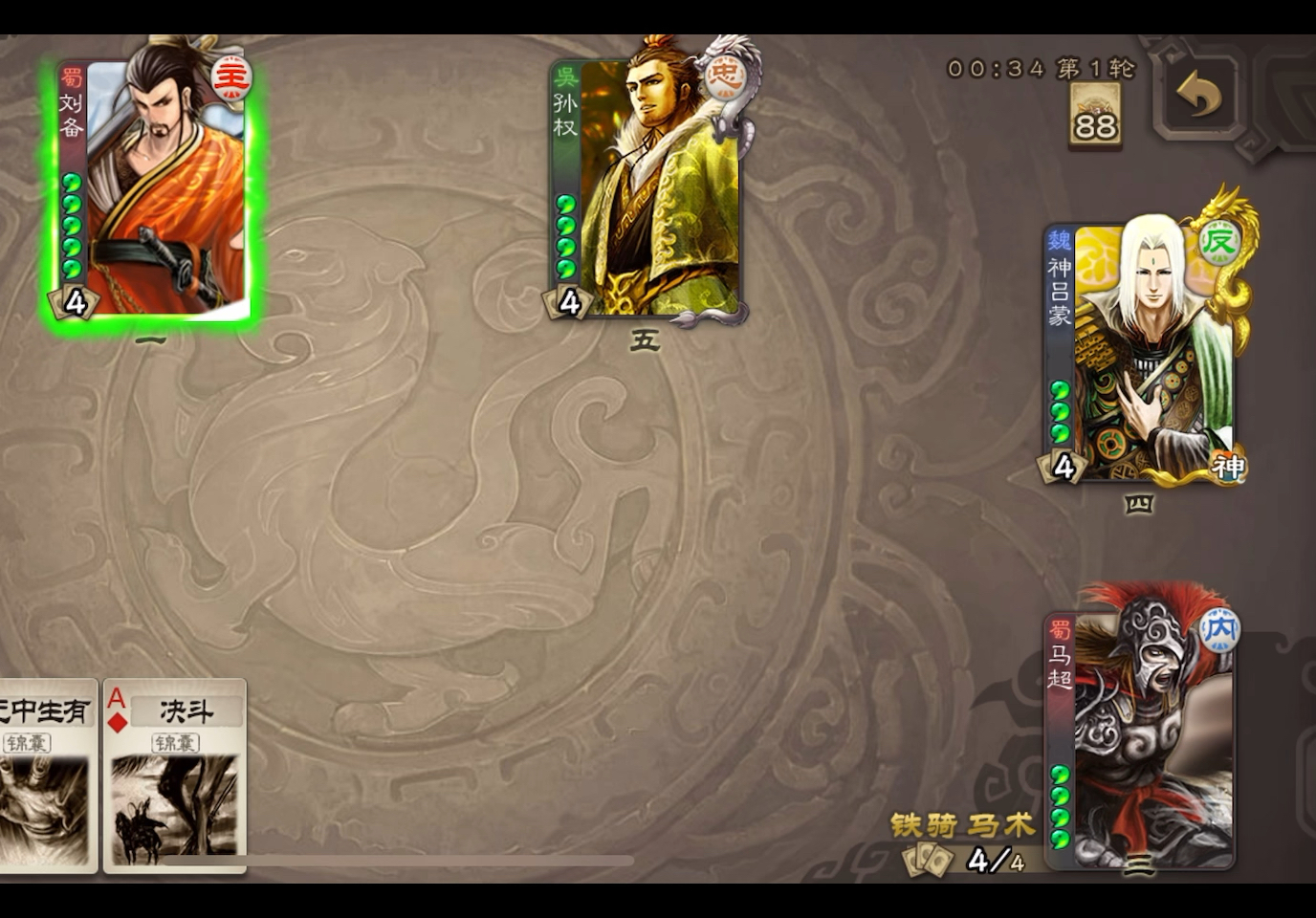Target Ma Chao's character card
Screen dimensions: 1316x918
click(1143, 736)
